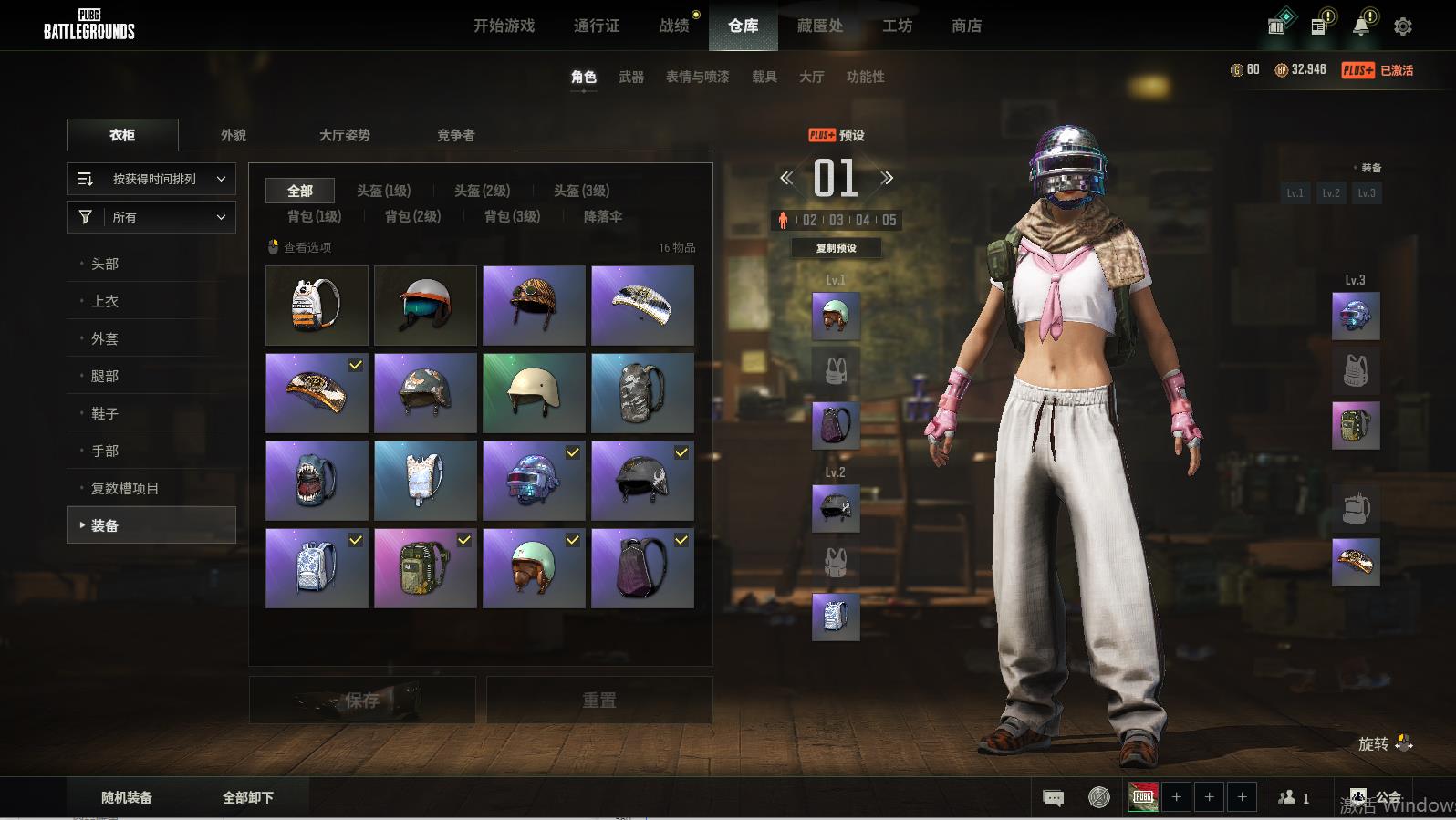Open the 按获得时间排列 sort dropdown
The width and height of the screenshot is (1456, 820).
(x=151, y=179)
